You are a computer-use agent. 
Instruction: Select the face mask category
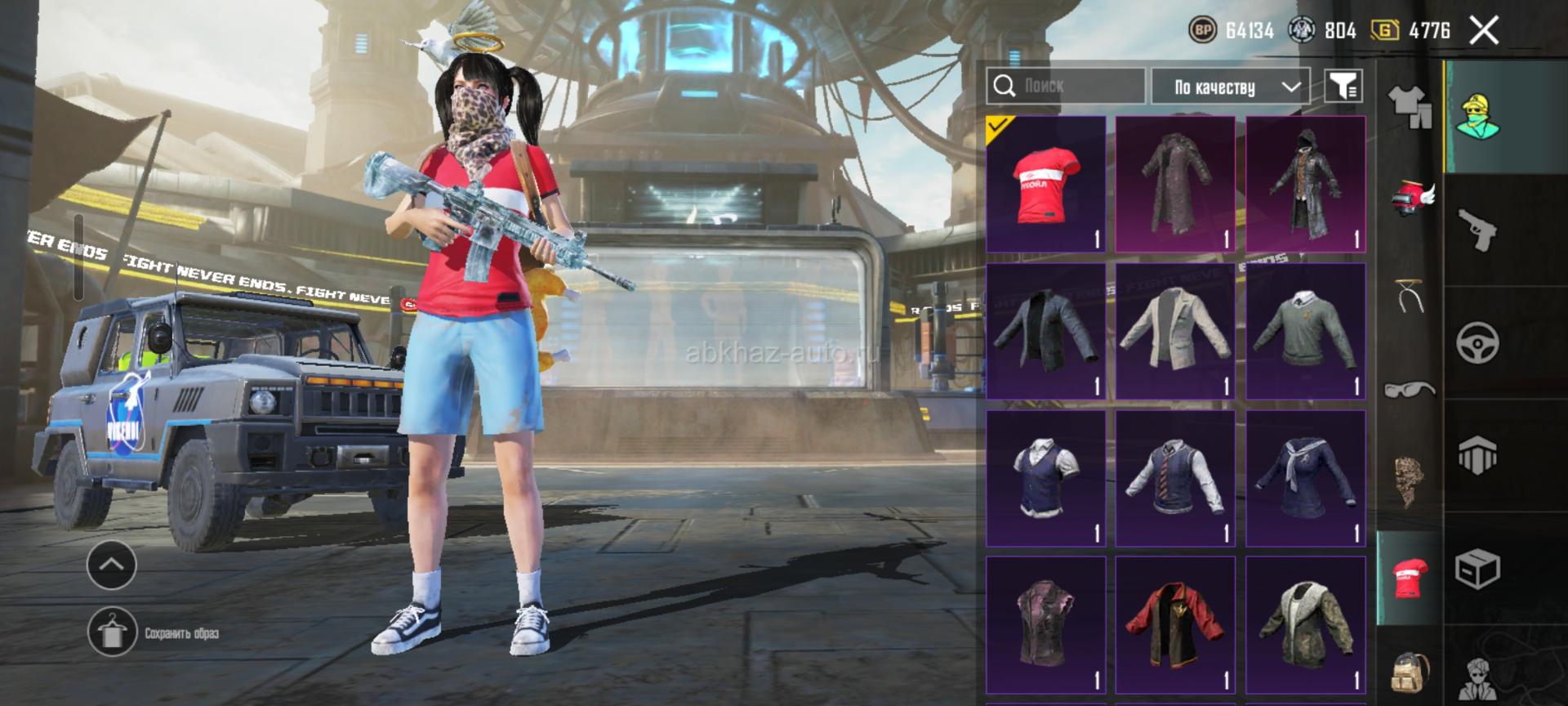pos(1410,479)
